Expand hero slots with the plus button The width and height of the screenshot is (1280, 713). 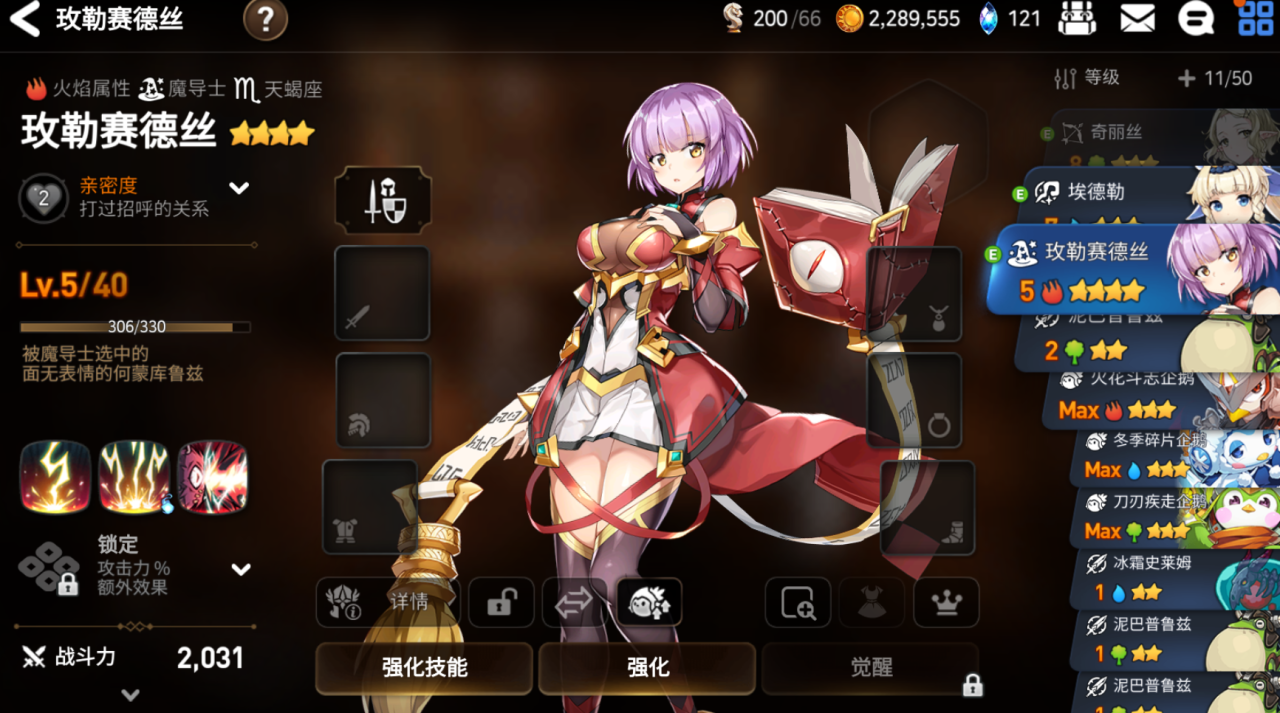(1187, 78)
